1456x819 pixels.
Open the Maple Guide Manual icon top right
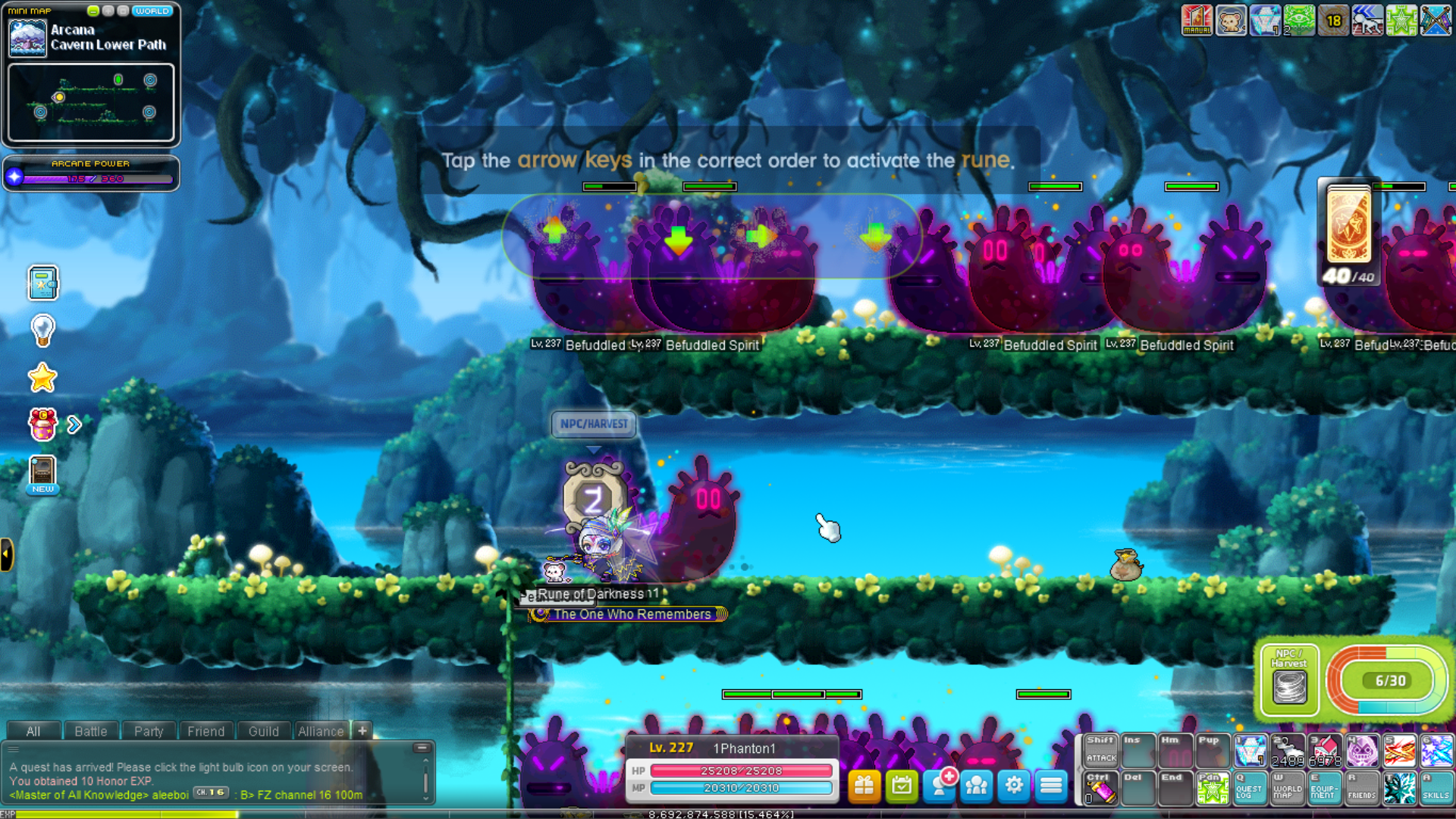[1197, 20]
